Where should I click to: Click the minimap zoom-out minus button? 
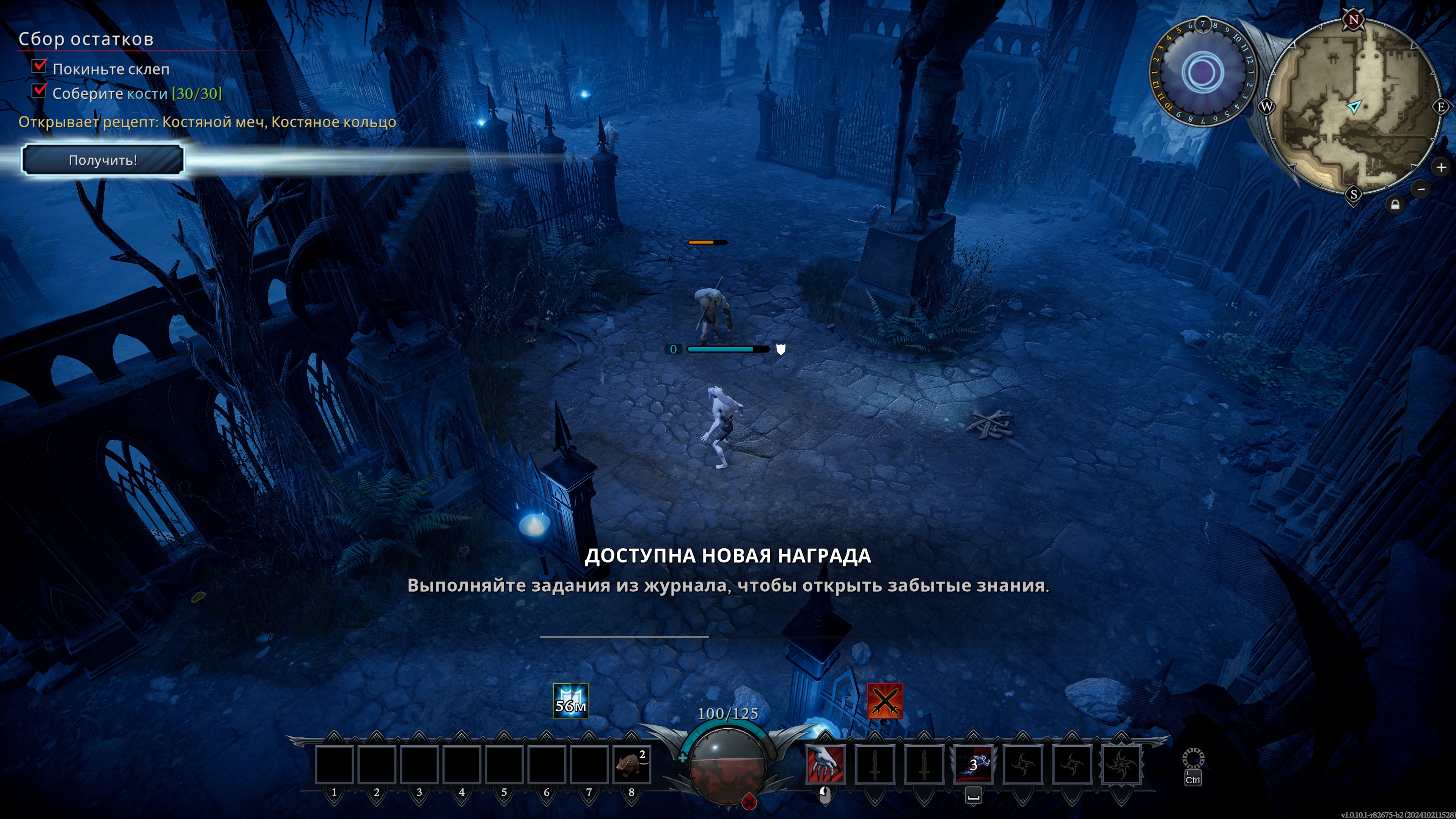pyautogui.click(x=1421, y=189)
